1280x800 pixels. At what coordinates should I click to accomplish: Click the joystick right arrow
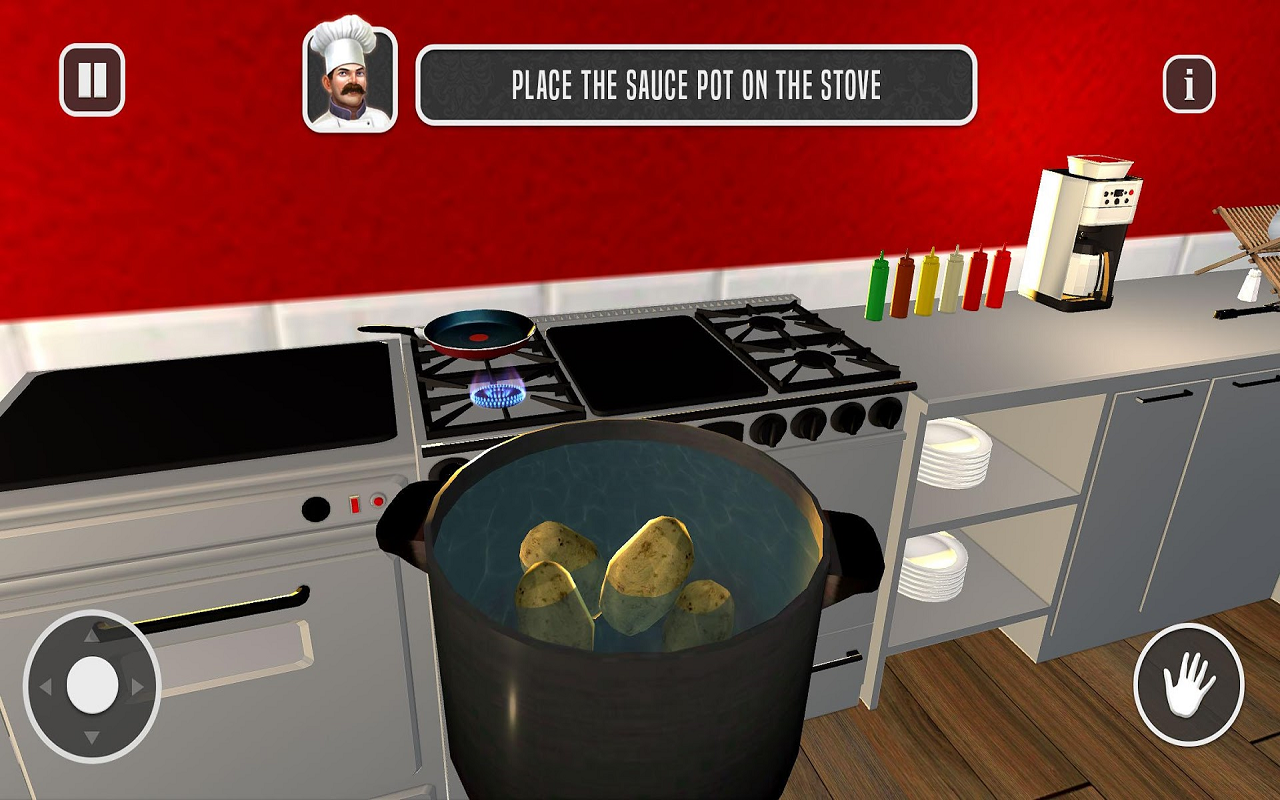[x=135, y=686]
